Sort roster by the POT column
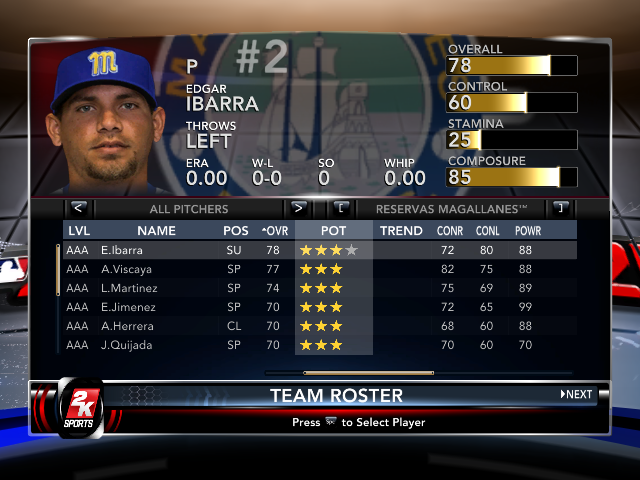This screenshot has width=640, height=480. pos(334,231)
